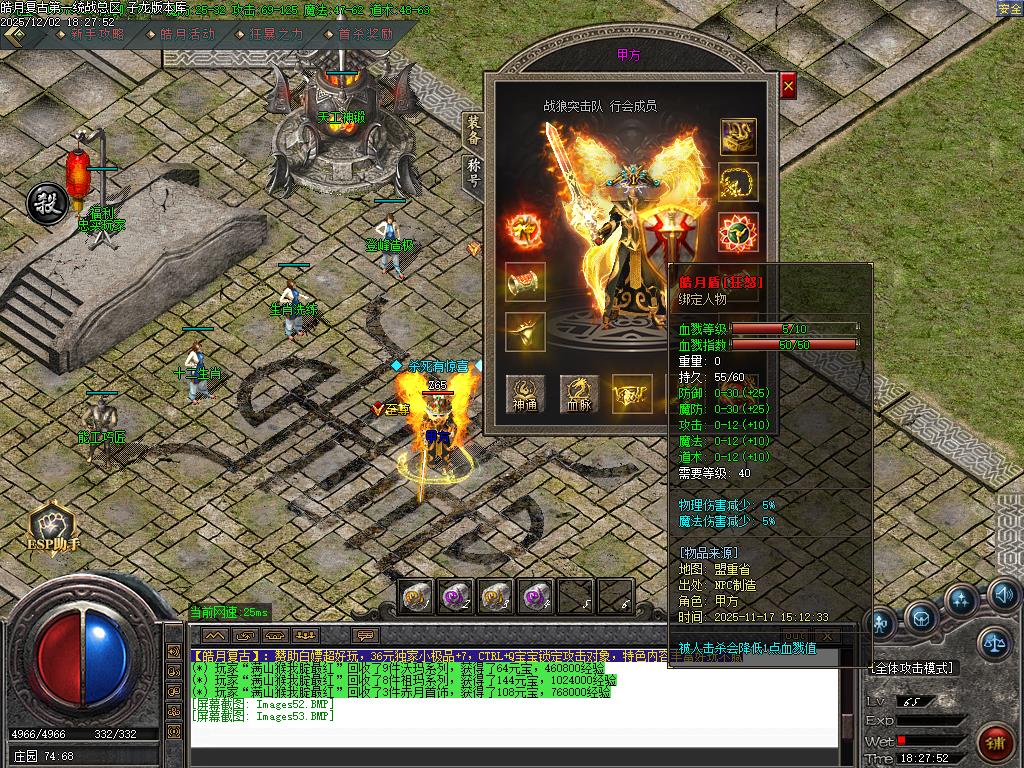This screenshot has width=1024, height=768.
Task: Toggle the sound speaker button
Action: pyautogui.click(x=1004, y=596)
